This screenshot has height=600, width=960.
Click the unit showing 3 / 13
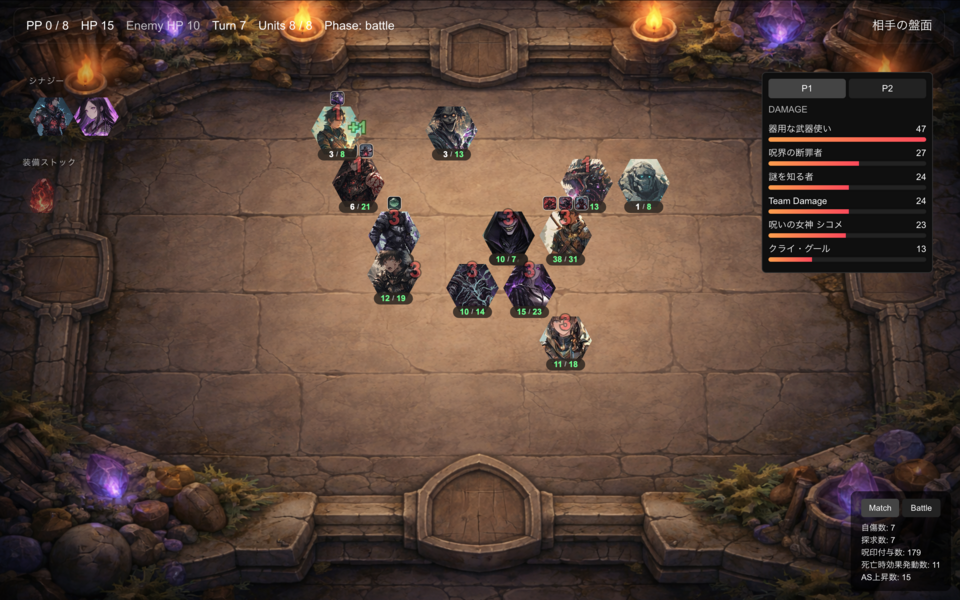point(453,129)
